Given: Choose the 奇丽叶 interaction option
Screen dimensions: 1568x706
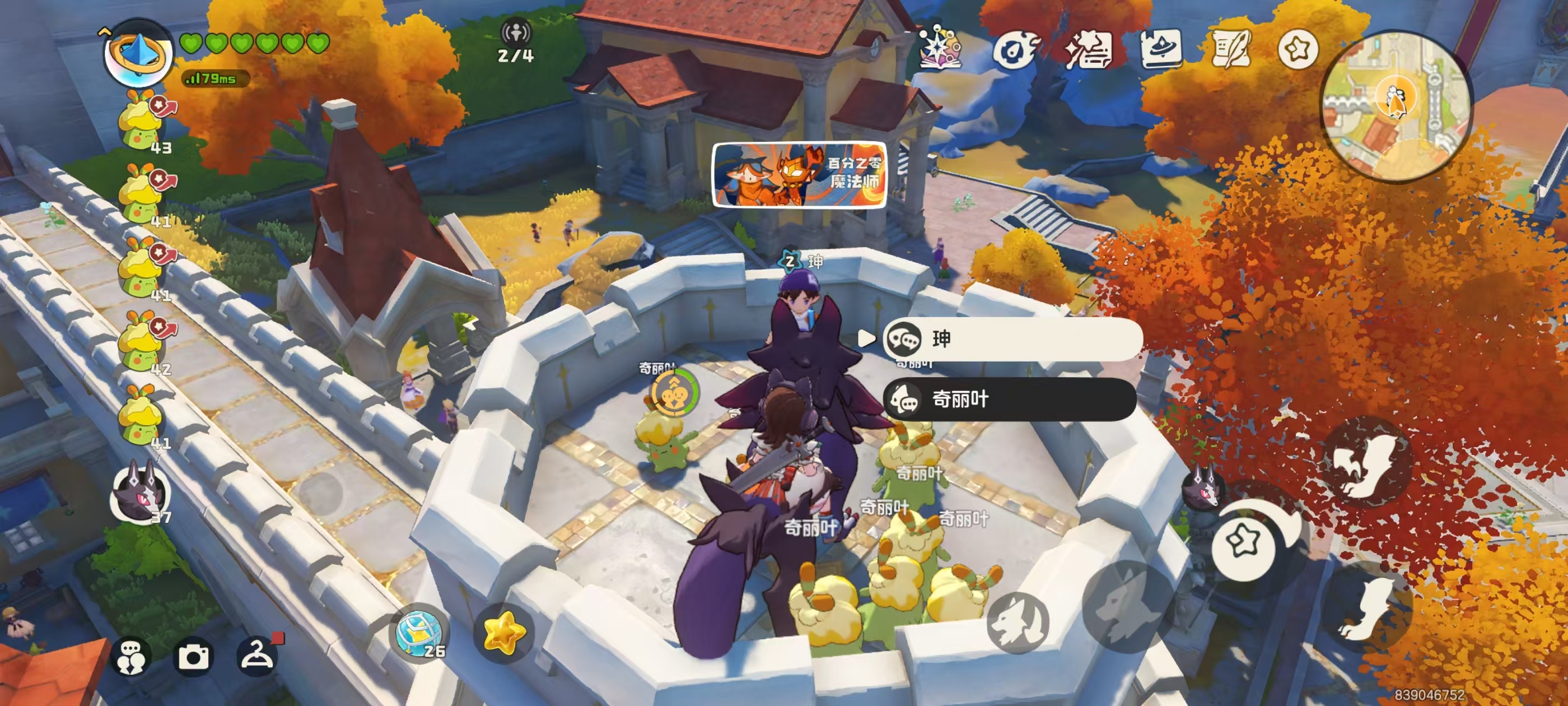Looking at the screenshot, I should tap(1009, 400).
